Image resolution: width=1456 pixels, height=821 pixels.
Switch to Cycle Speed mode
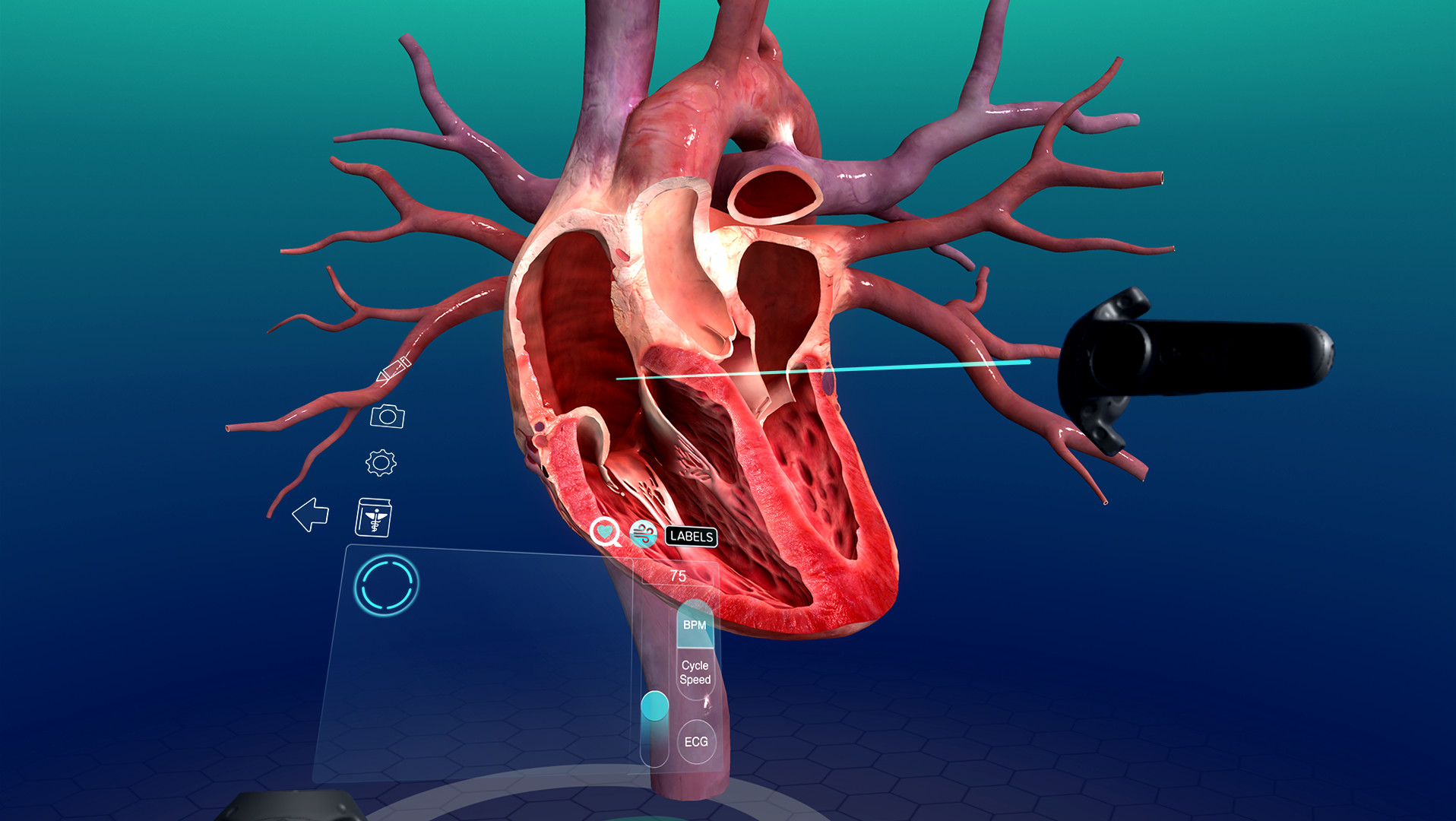695,672
